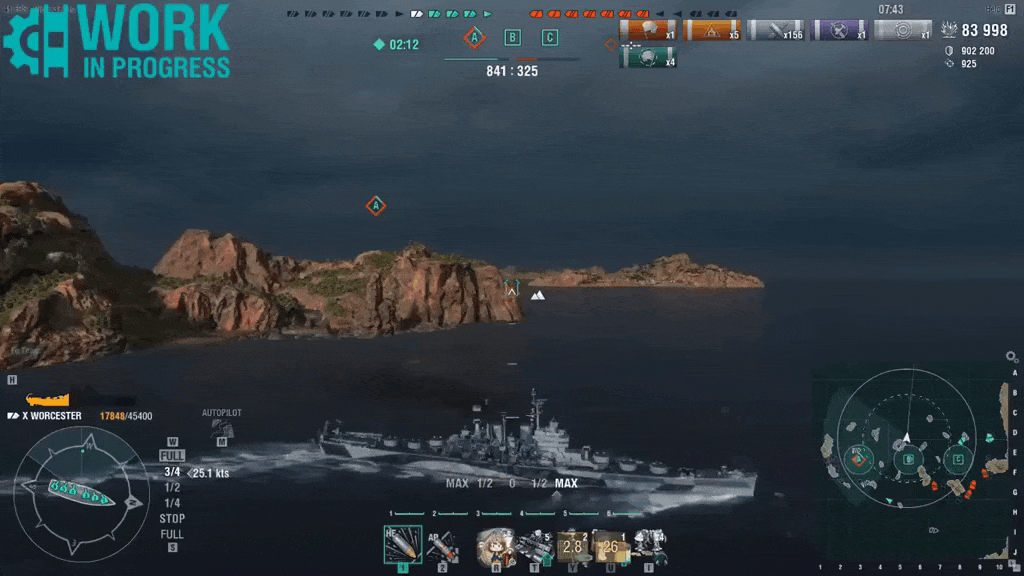Click capture point B on the minimap
1024x576 pixels.
point(908,460)
